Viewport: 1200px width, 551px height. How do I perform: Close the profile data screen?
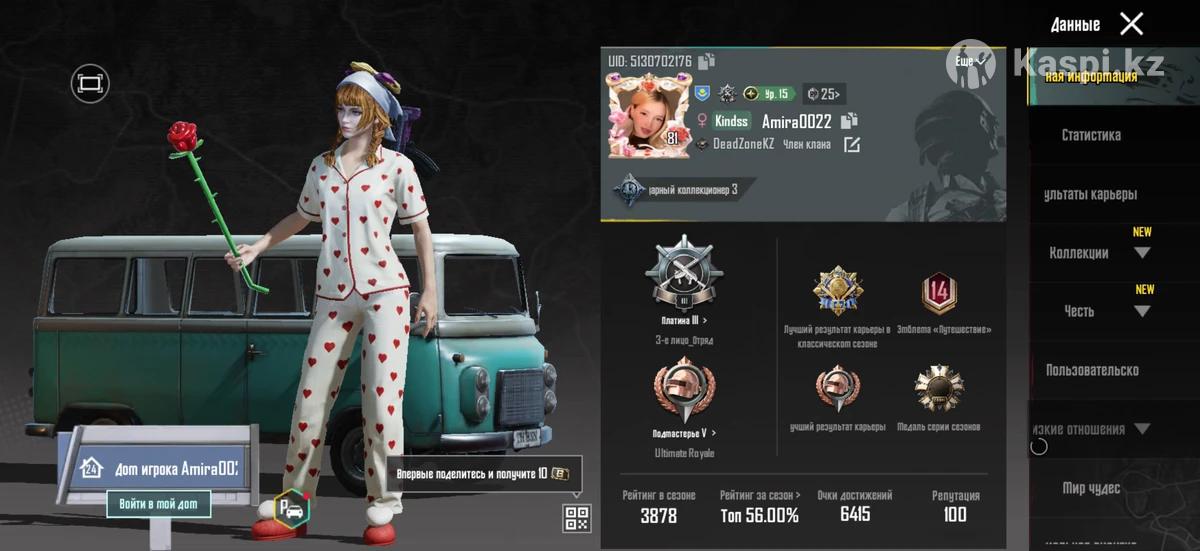pos(1131,24)
